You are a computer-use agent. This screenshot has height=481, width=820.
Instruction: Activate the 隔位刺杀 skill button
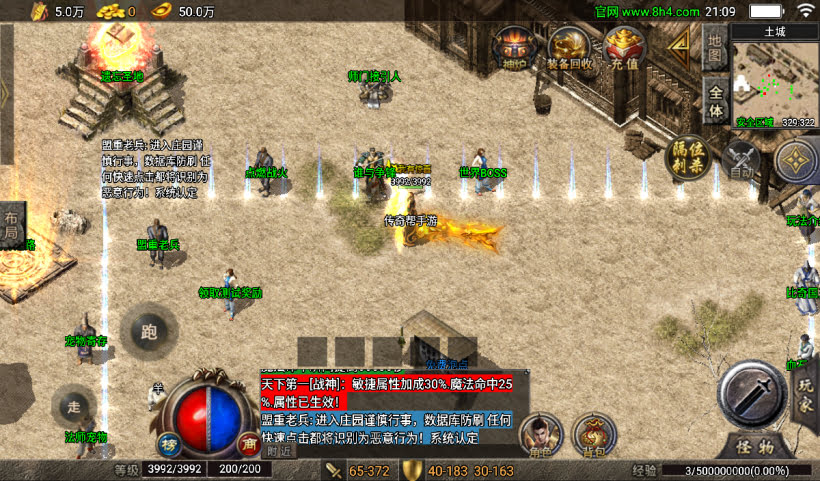687,157
